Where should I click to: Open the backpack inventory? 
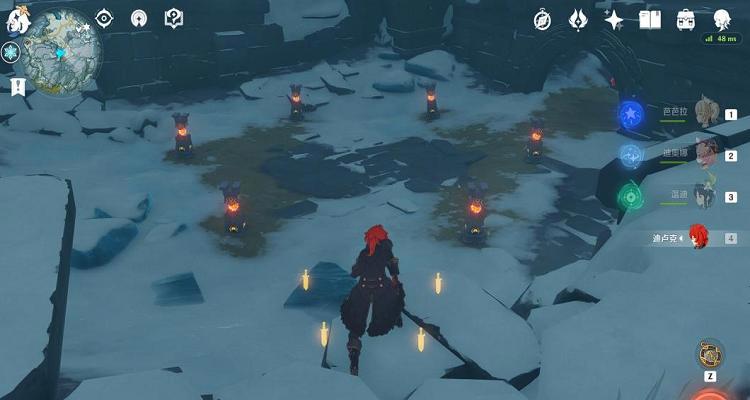click(686, 19)
